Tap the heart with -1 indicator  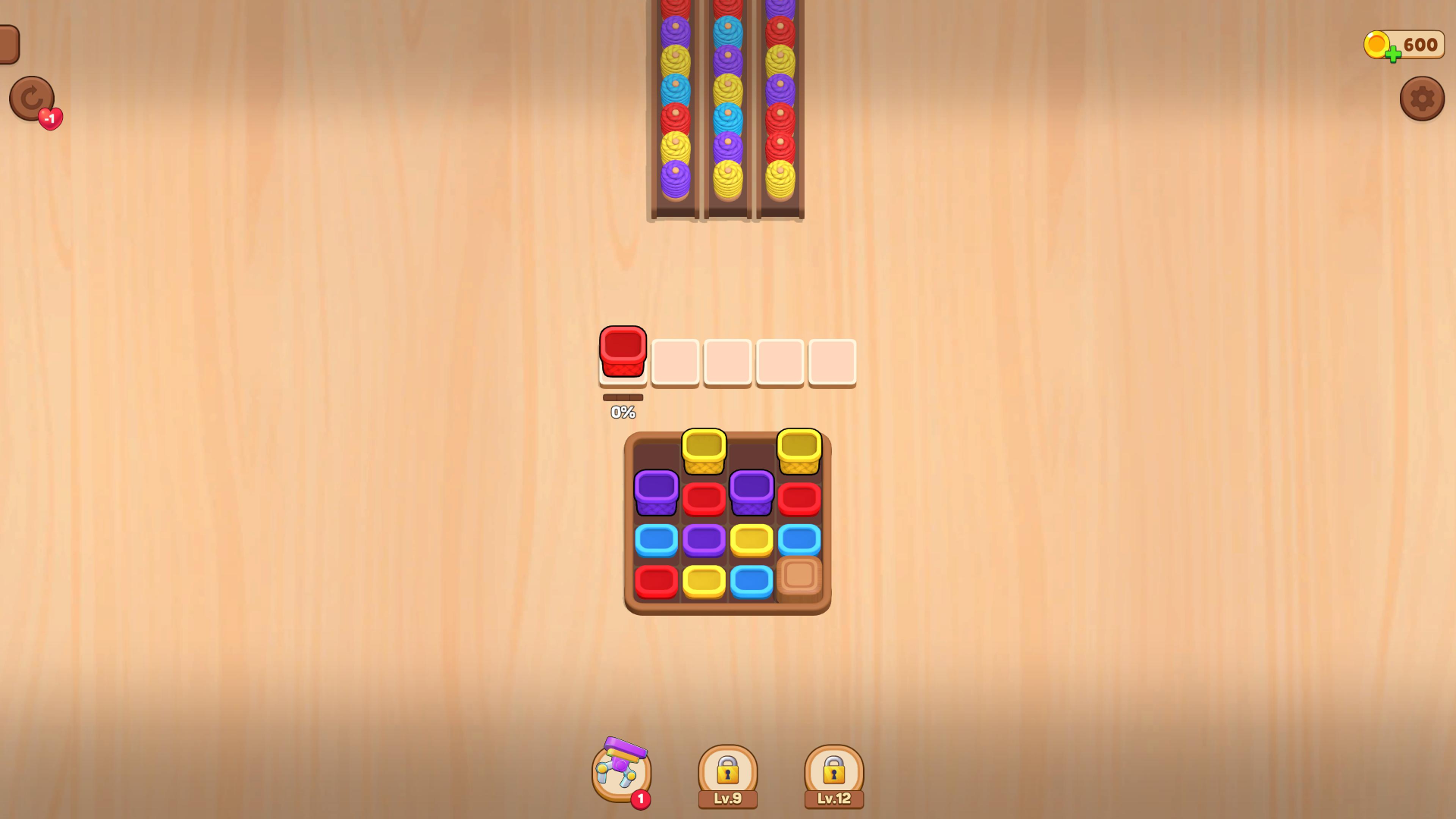pyautogui.click(x=49, y=118)
